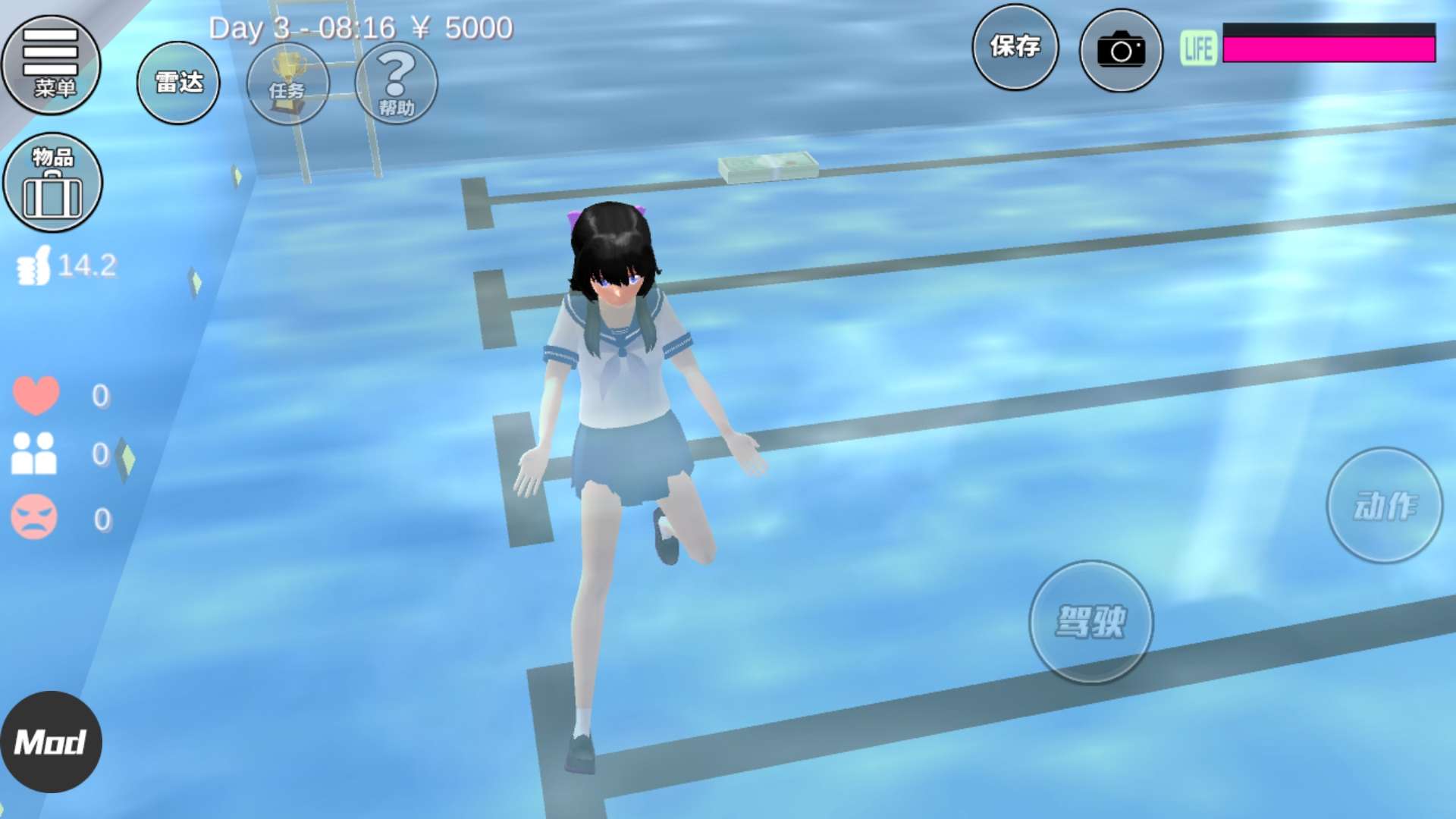Save the game with 保存
This screenshot has height=819, width=1456.
[1015, 47]
